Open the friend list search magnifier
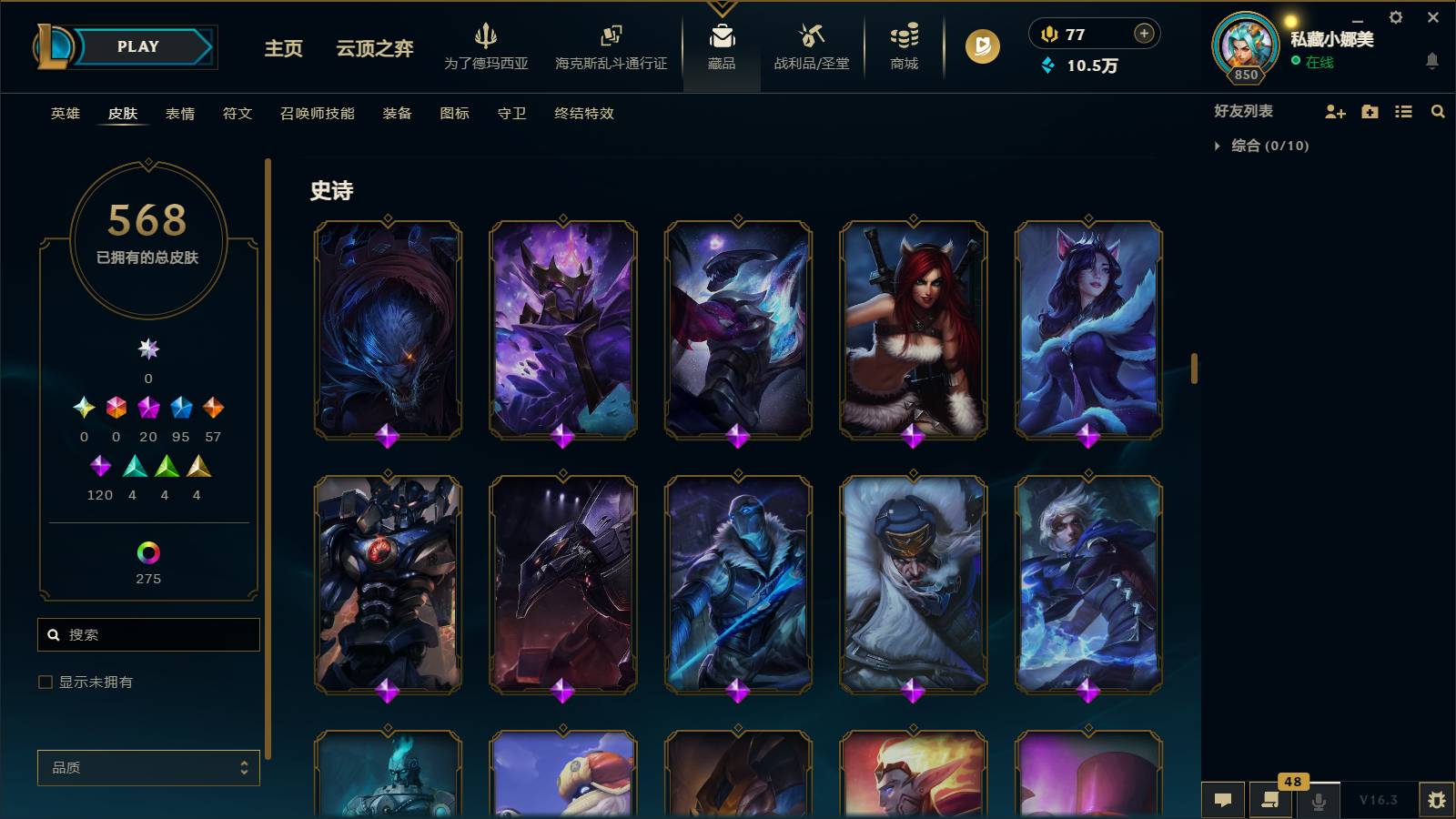 click(1438, 112)
